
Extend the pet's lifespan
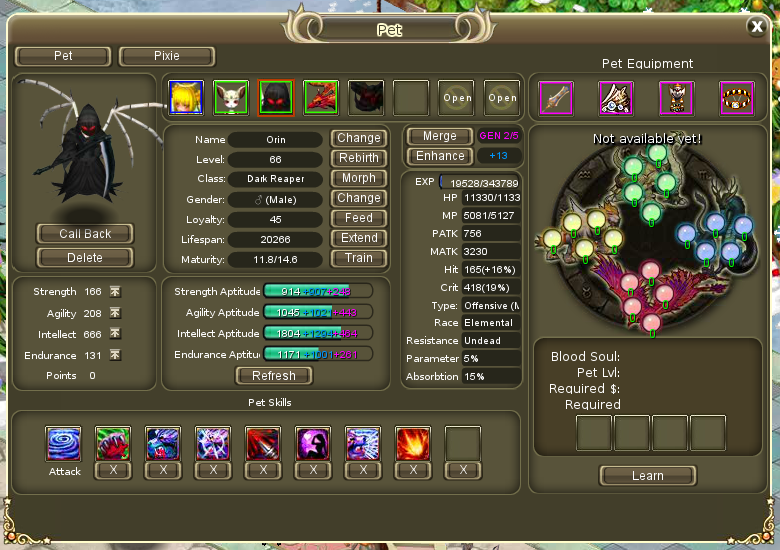[x=358, y=238]
